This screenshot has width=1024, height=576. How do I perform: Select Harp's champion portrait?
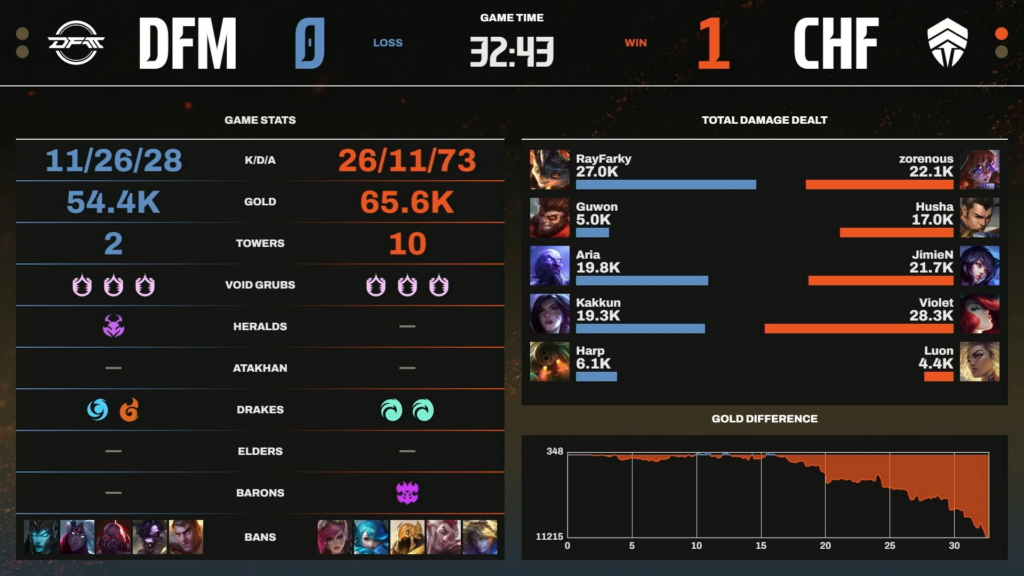tap(550, 361)
